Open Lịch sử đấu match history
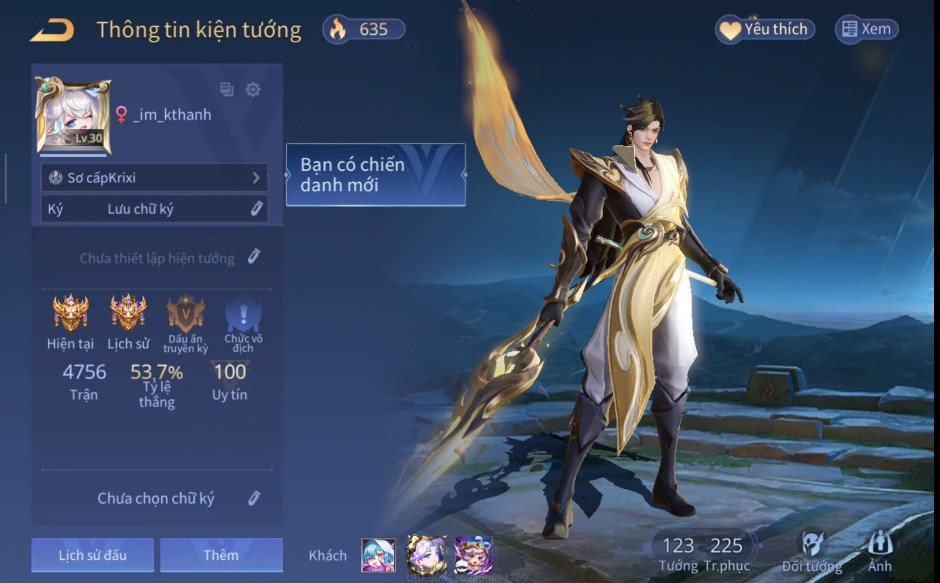Image resolution: width=940 pixels, height=583 pixels. click(x=92, y=555)
